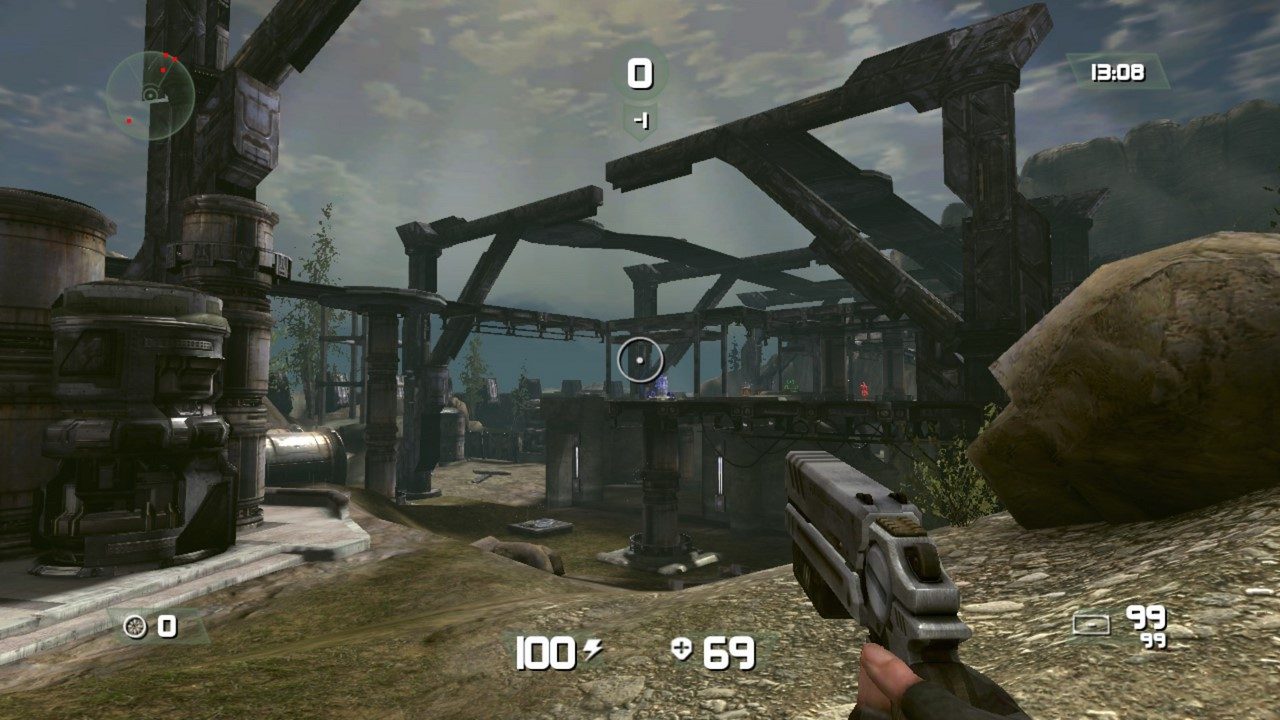Click the red enemy blip on the radar
The width and height of the screenshot is (1280, 720).
(166, 56)
